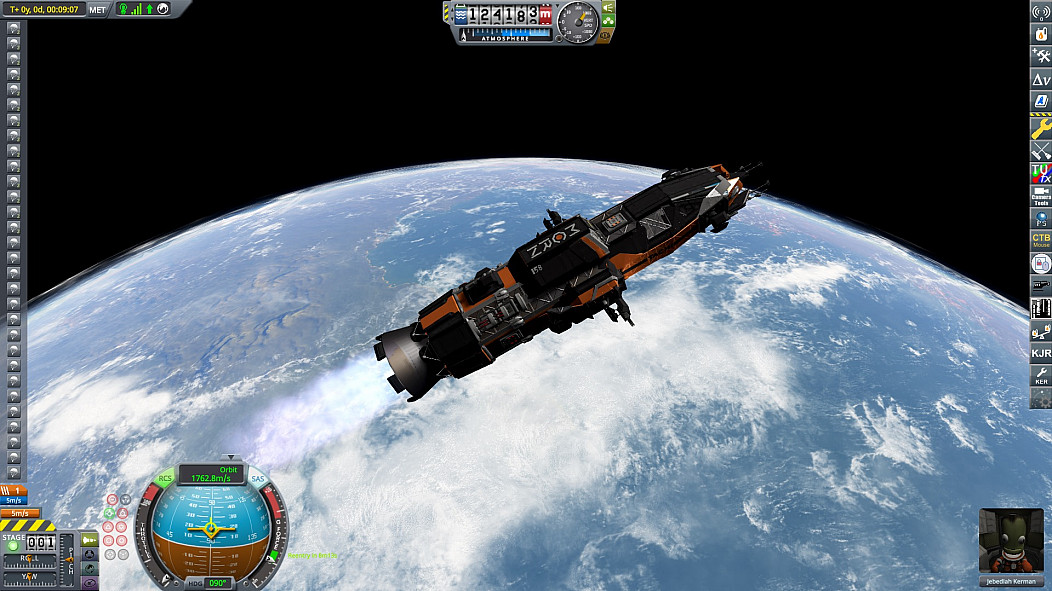Switch to staging mode button

pyautogui.click(x=91, y=540)
